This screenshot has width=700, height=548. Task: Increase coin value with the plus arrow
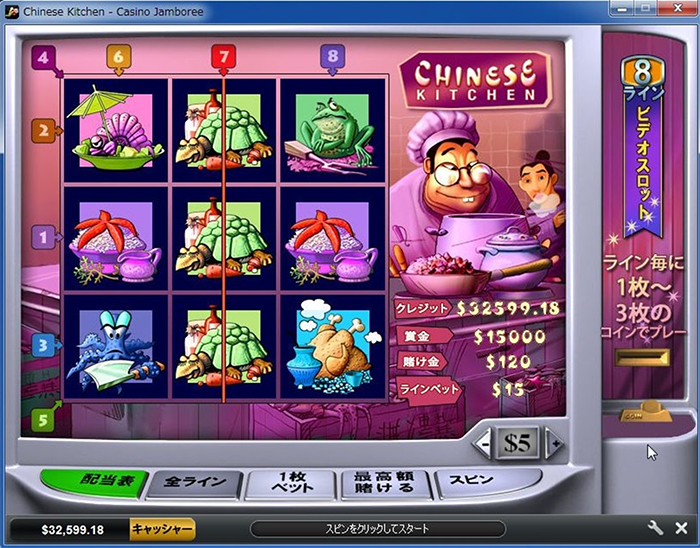point(554,443)
